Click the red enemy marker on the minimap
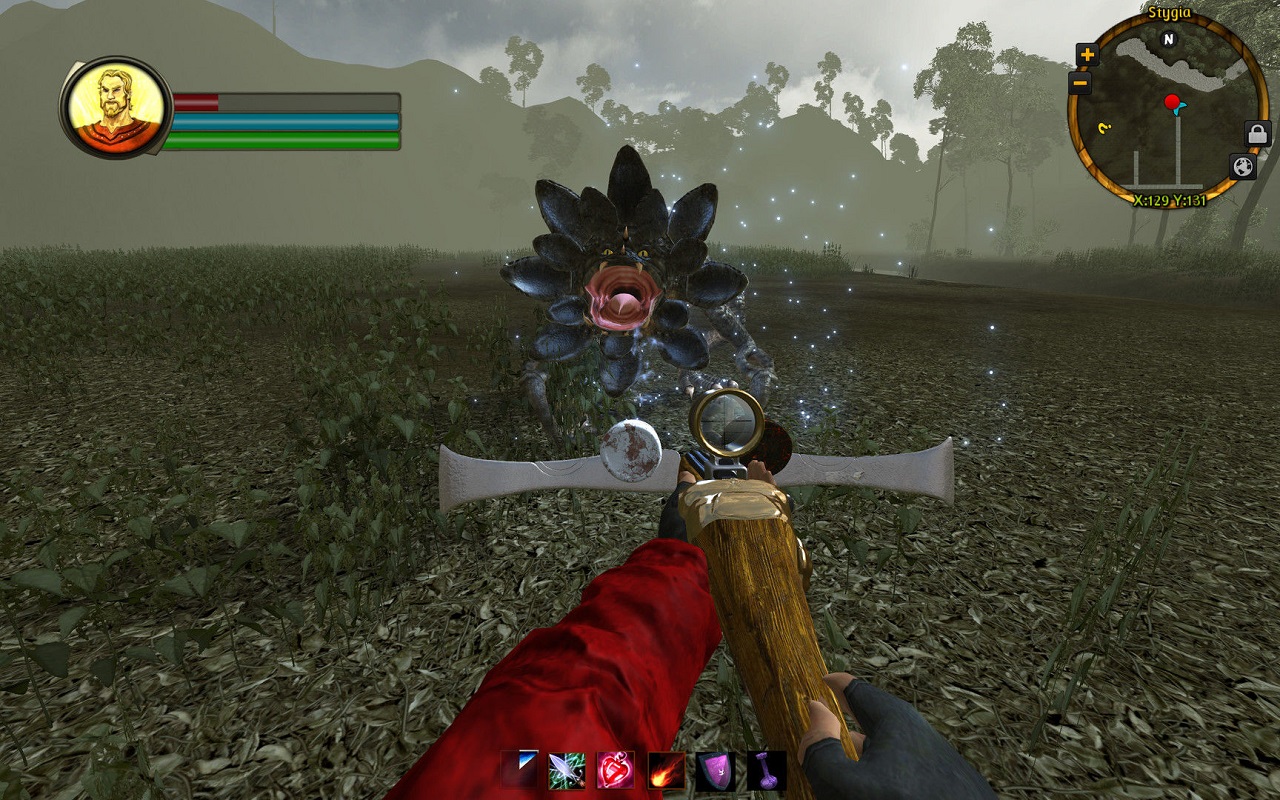The width and height of the screenshot is (1280, 800). (x=1171, y=101)
